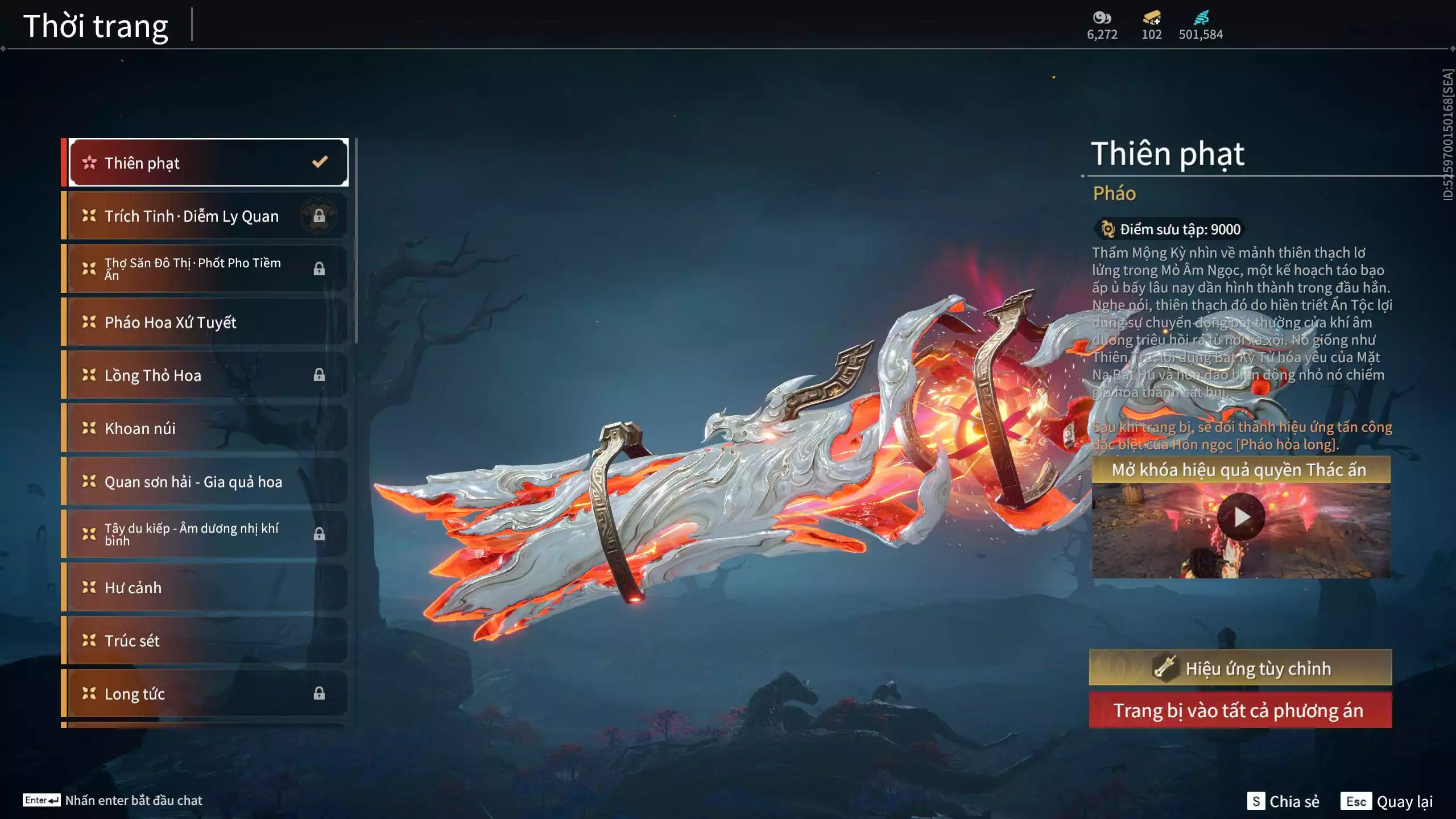Select the Thiên phạt skin entry
This screenshot has height=819, width=1456.
point(208,163)
